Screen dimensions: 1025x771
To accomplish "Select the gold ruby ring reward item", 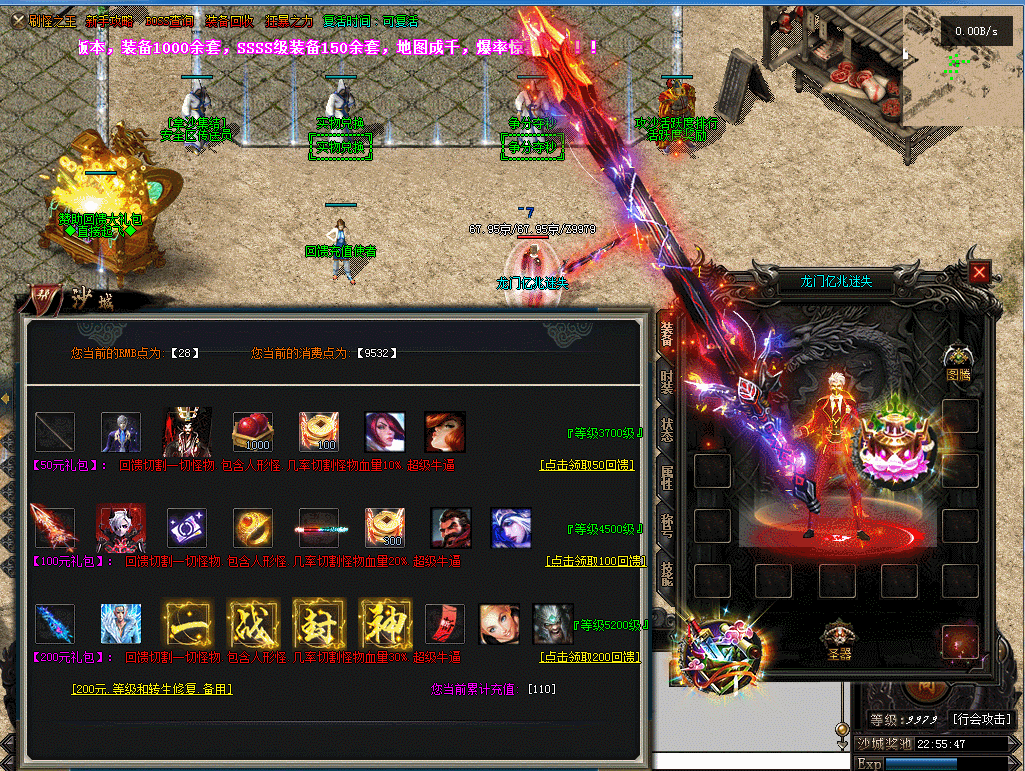I will (252, 527).
